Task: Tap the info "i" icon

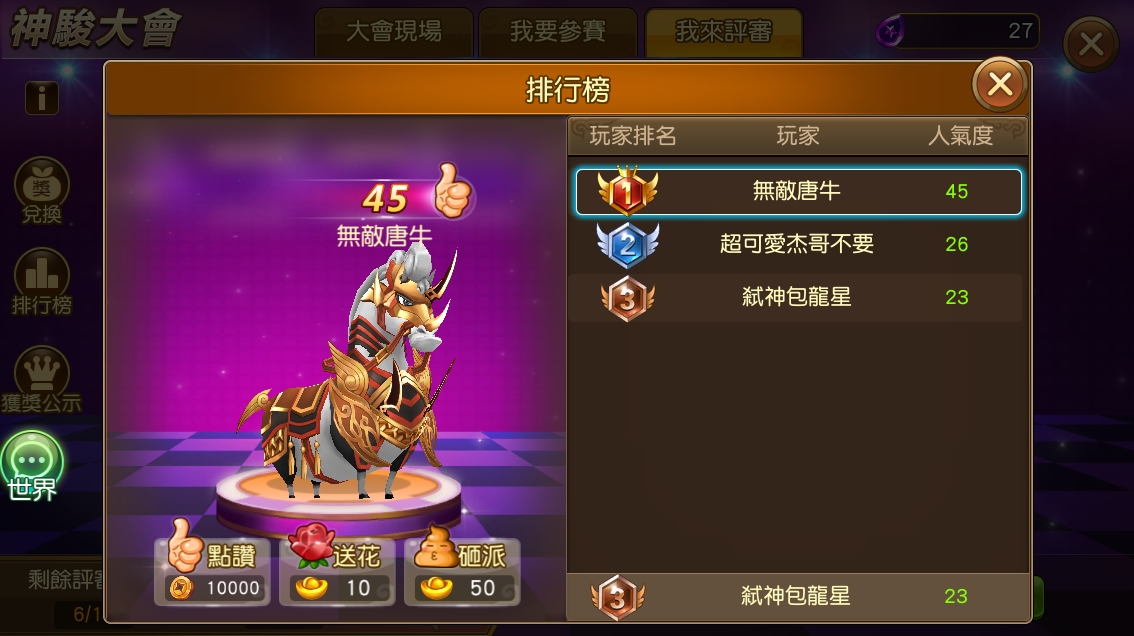Action: coord(42,98)
